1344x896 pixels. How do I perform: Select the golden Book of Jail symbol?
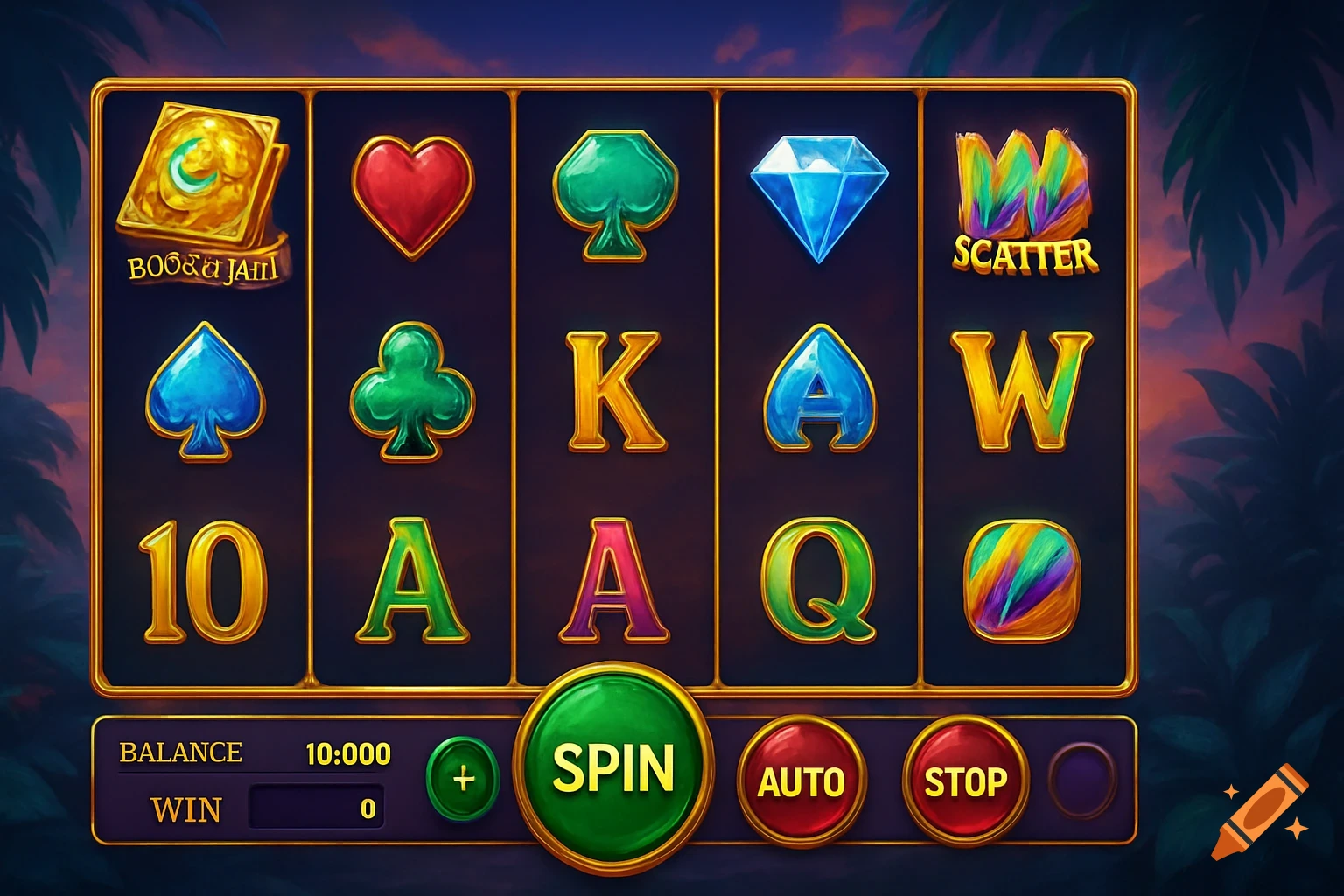203,192
